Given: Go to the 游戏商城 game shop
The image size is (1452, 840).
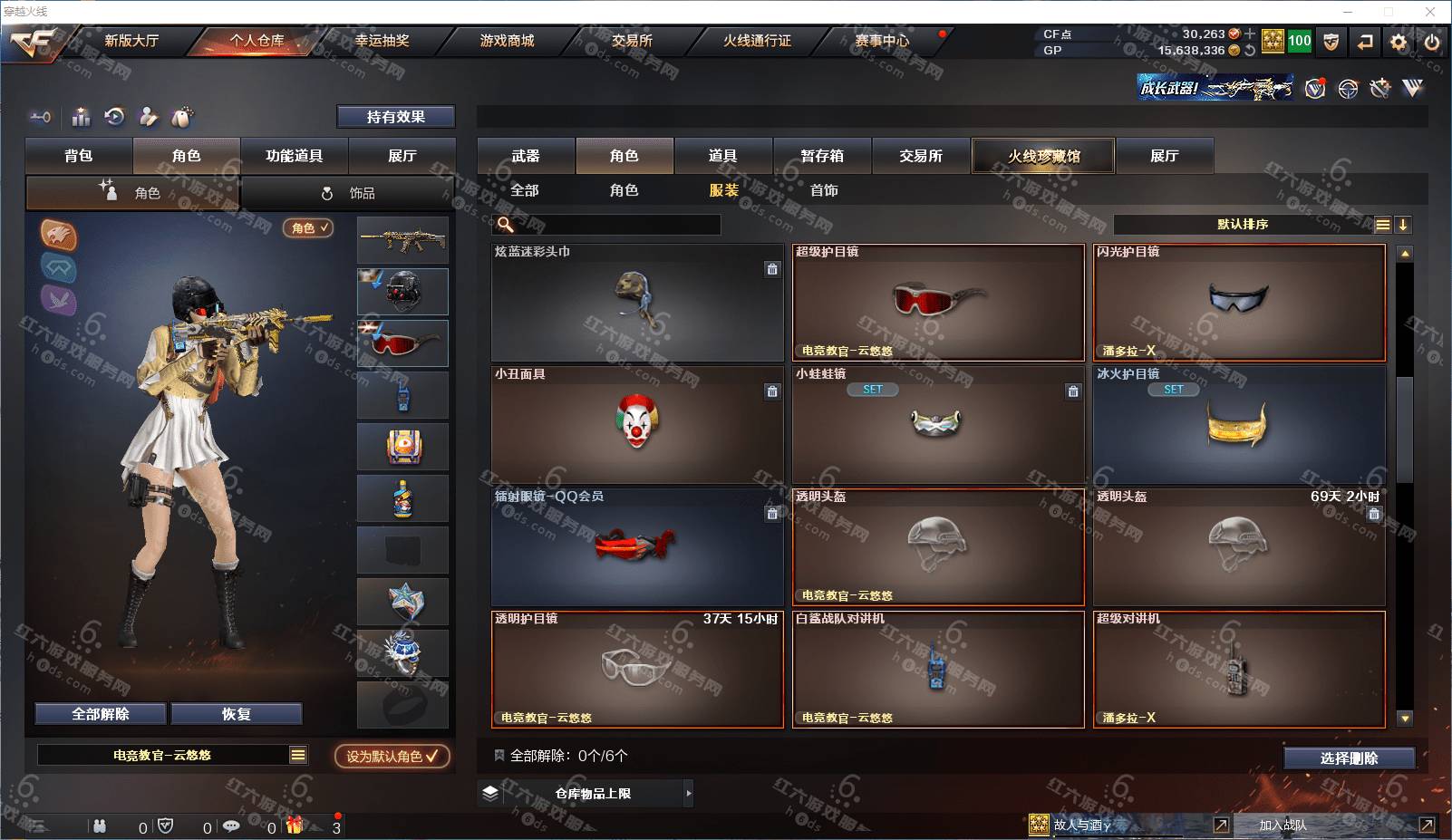Looking at the screenshot, I should (507, 41).
